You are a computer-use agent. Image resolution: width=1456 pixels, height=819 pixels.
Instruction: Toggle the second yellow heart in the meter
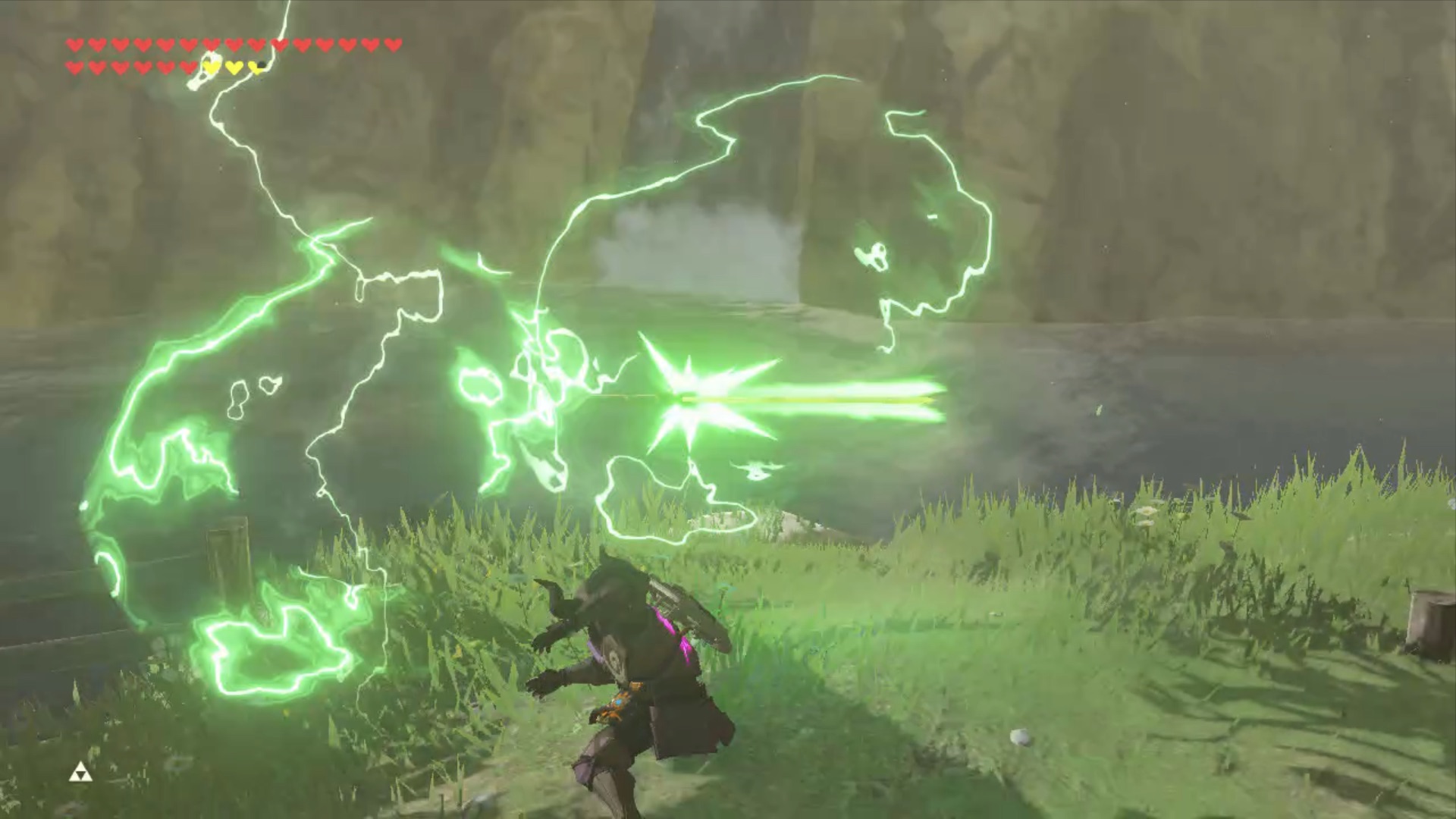233,67
